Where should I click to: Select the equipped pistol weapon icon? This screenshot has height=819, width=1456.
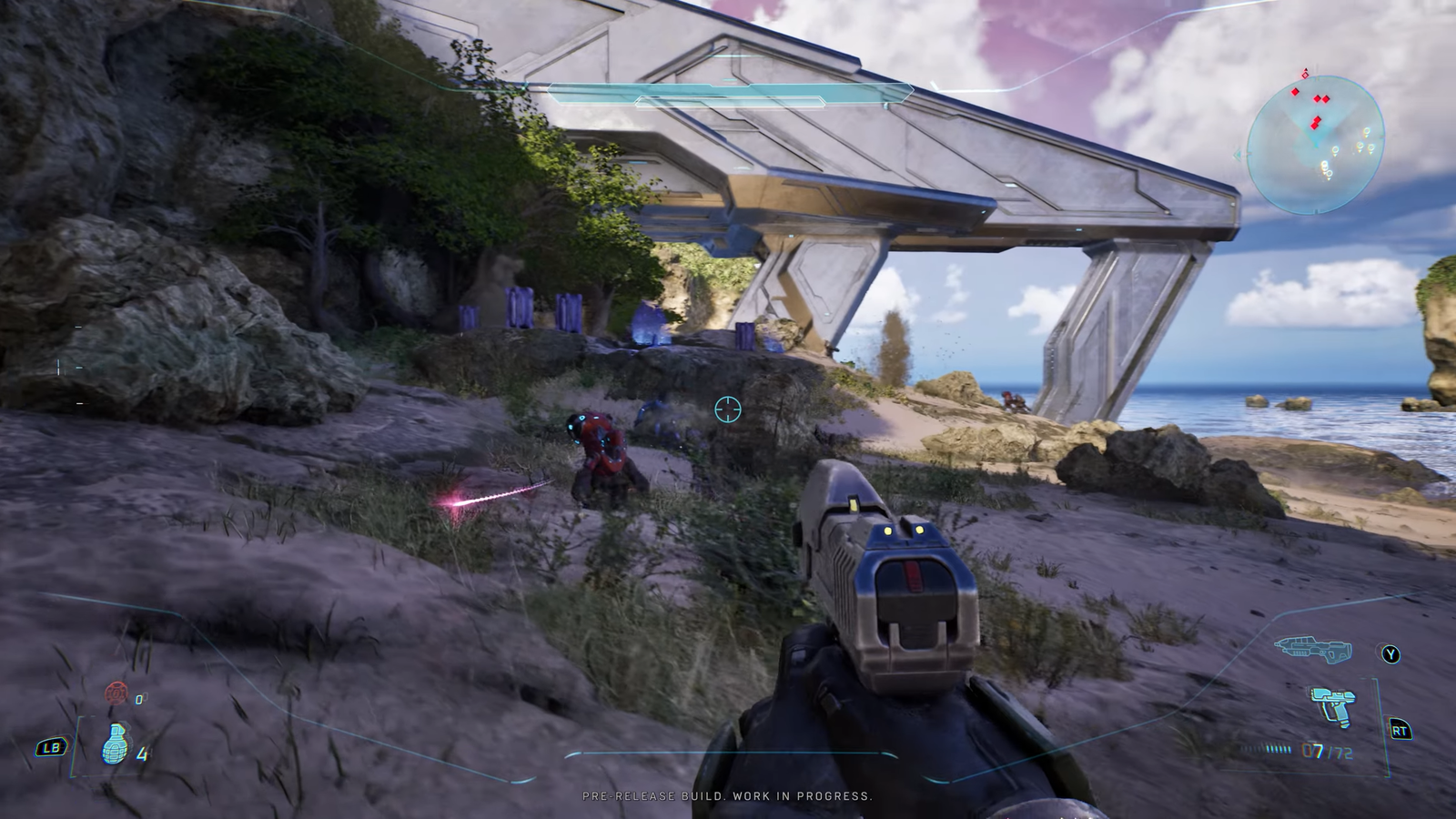coord(1332,706)
